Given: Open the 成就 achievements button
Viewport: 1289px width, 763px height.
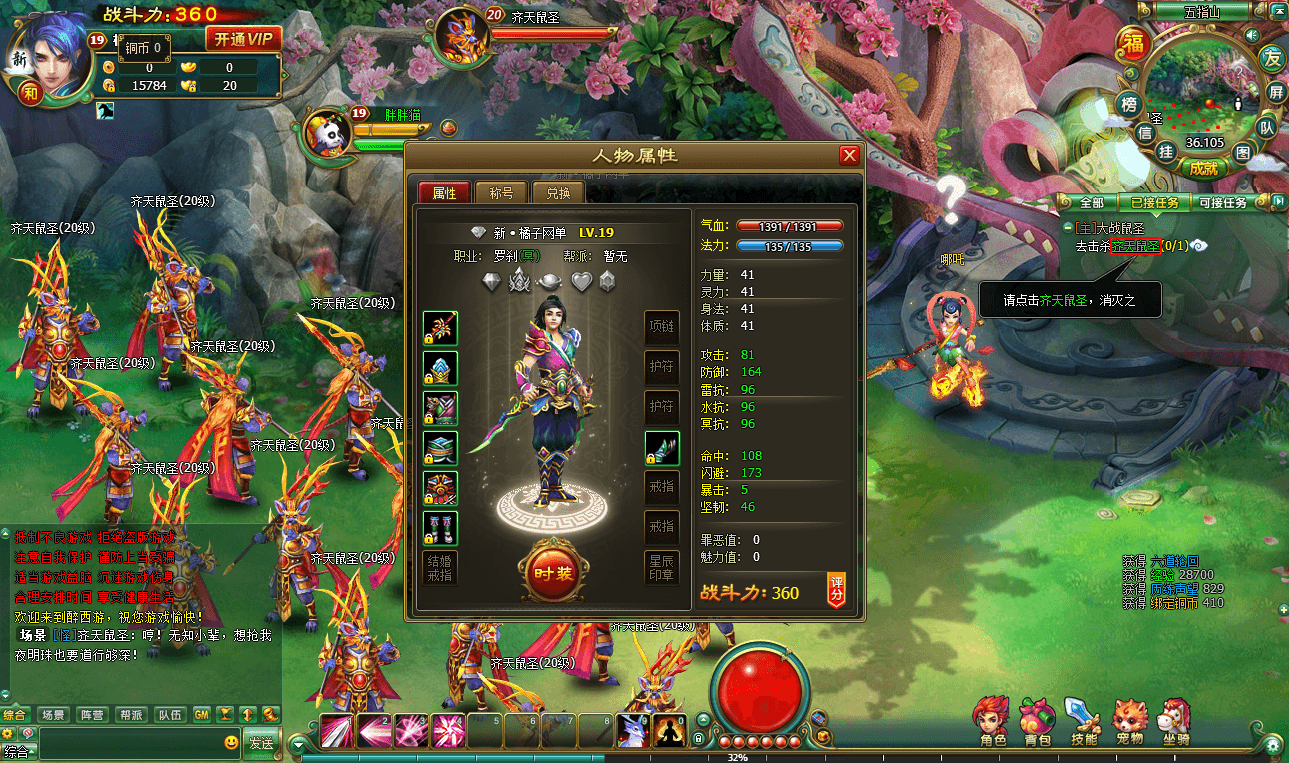Looking at the screenshot, I should (1203, 168).
